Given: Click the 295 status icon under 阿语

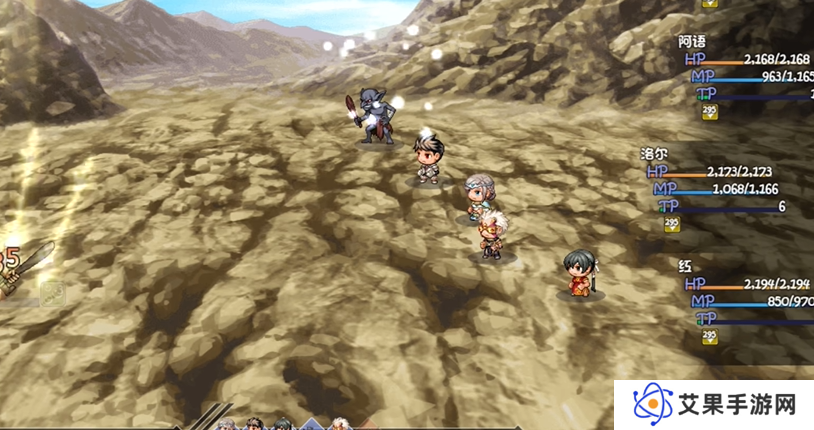Looking at the screenshot, I should (x=710, y=112).
